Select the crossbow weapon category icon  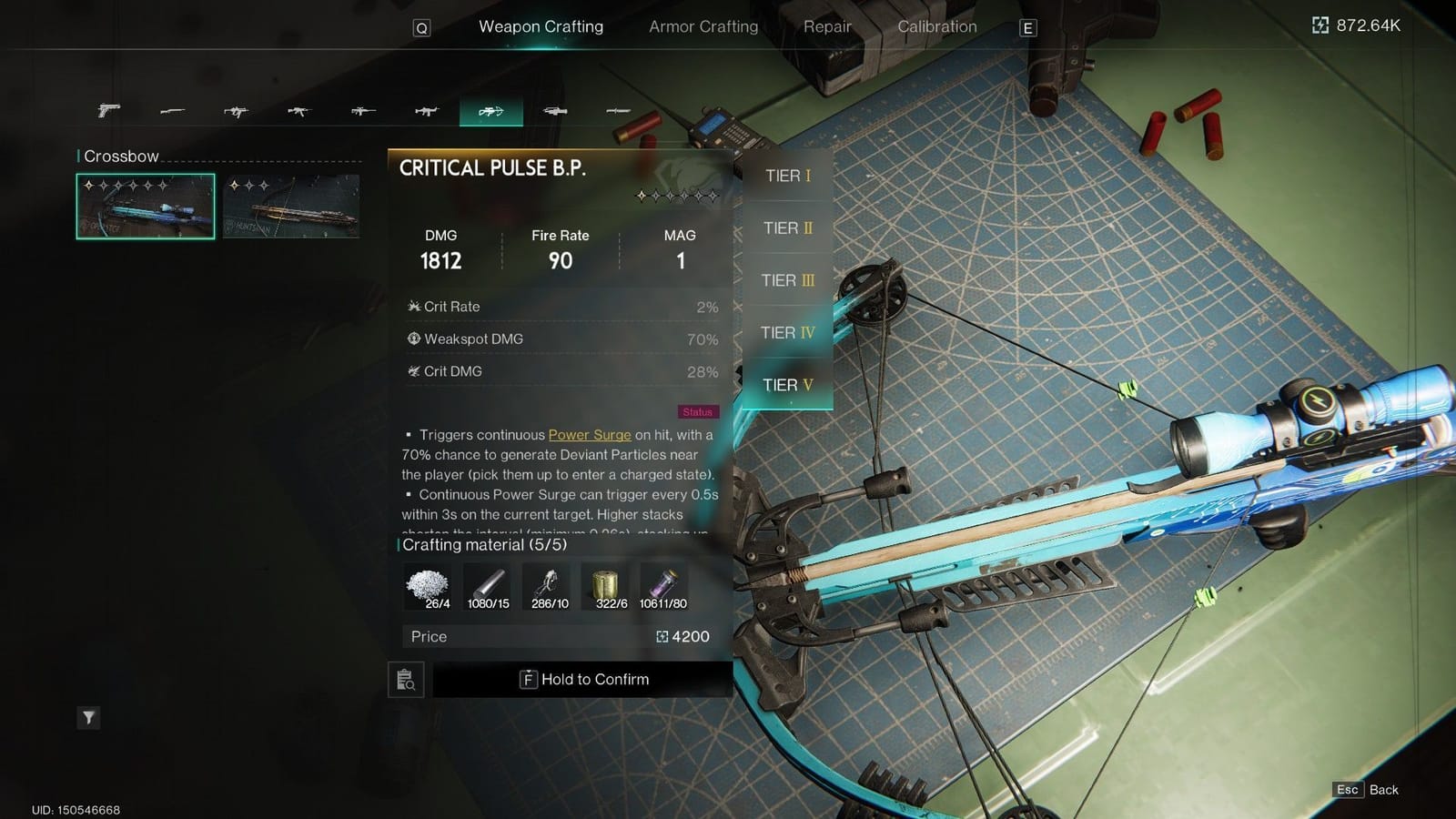491,111
